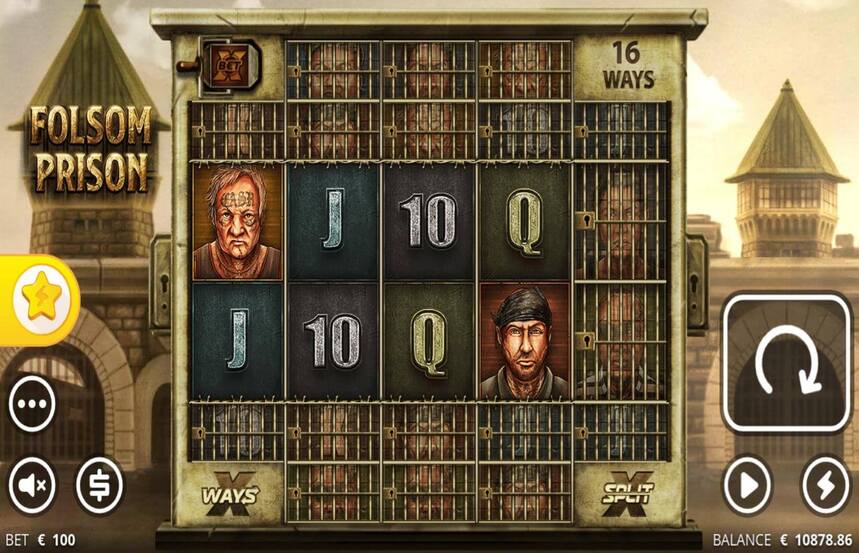Toggle game sound with the speaker button

click(x=32, y=486)
